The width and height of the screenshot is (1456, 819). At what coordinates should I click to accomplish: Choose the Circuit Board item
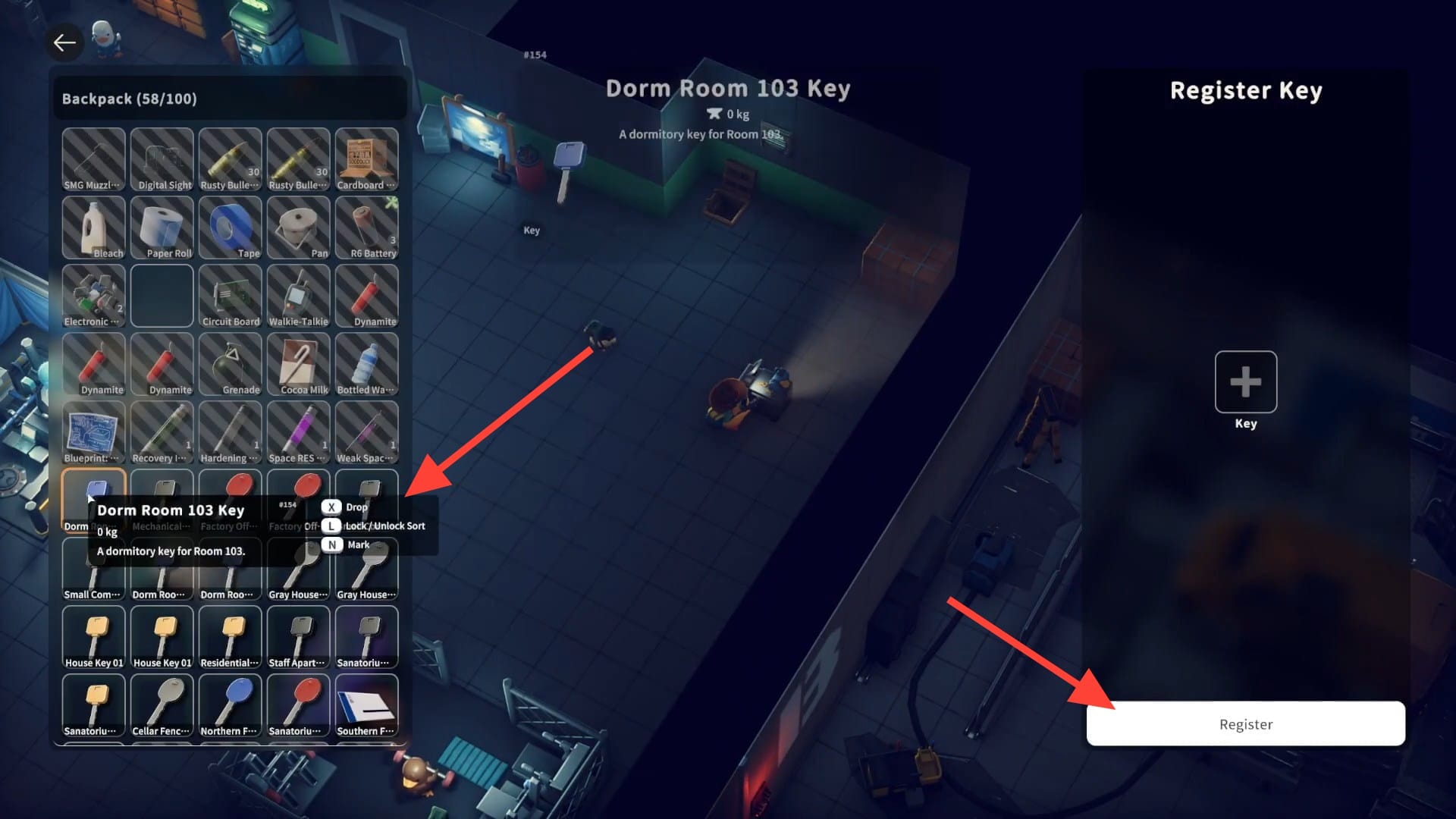(x=231, y=296)
